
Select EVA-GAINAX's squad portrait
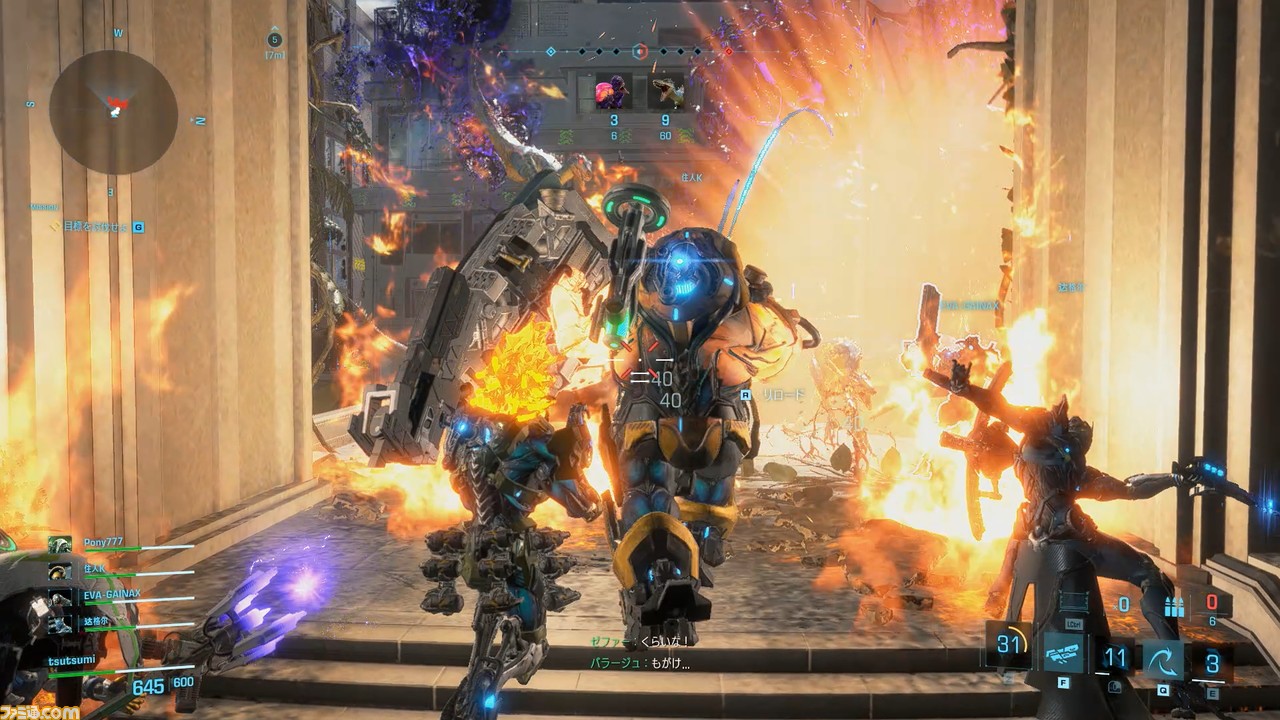click(60, 597)
